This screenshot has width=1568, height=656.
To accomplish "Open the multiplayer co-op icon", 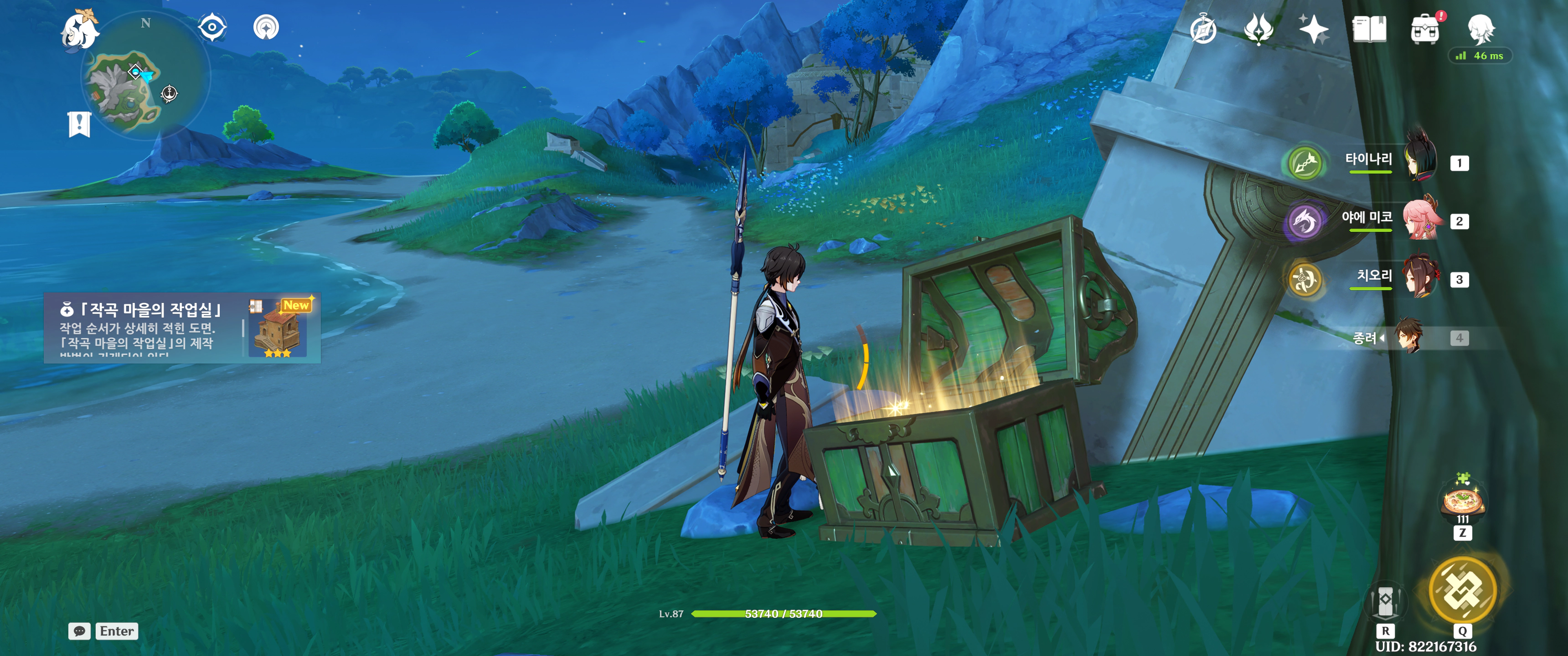I will tap(266, 27).
